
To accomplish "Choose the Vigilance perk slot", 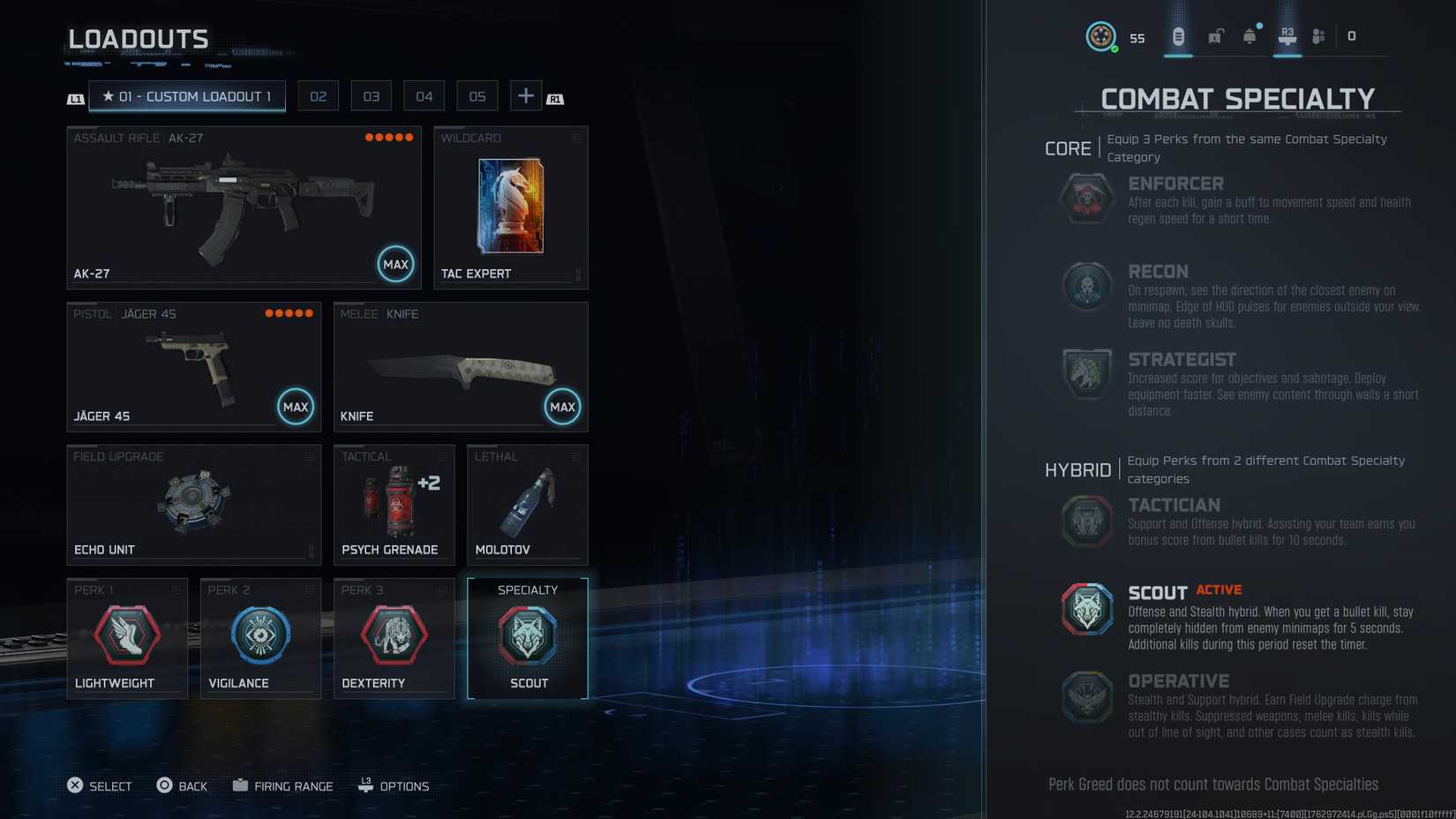I will pyautogui.click(x=260, y=638).
